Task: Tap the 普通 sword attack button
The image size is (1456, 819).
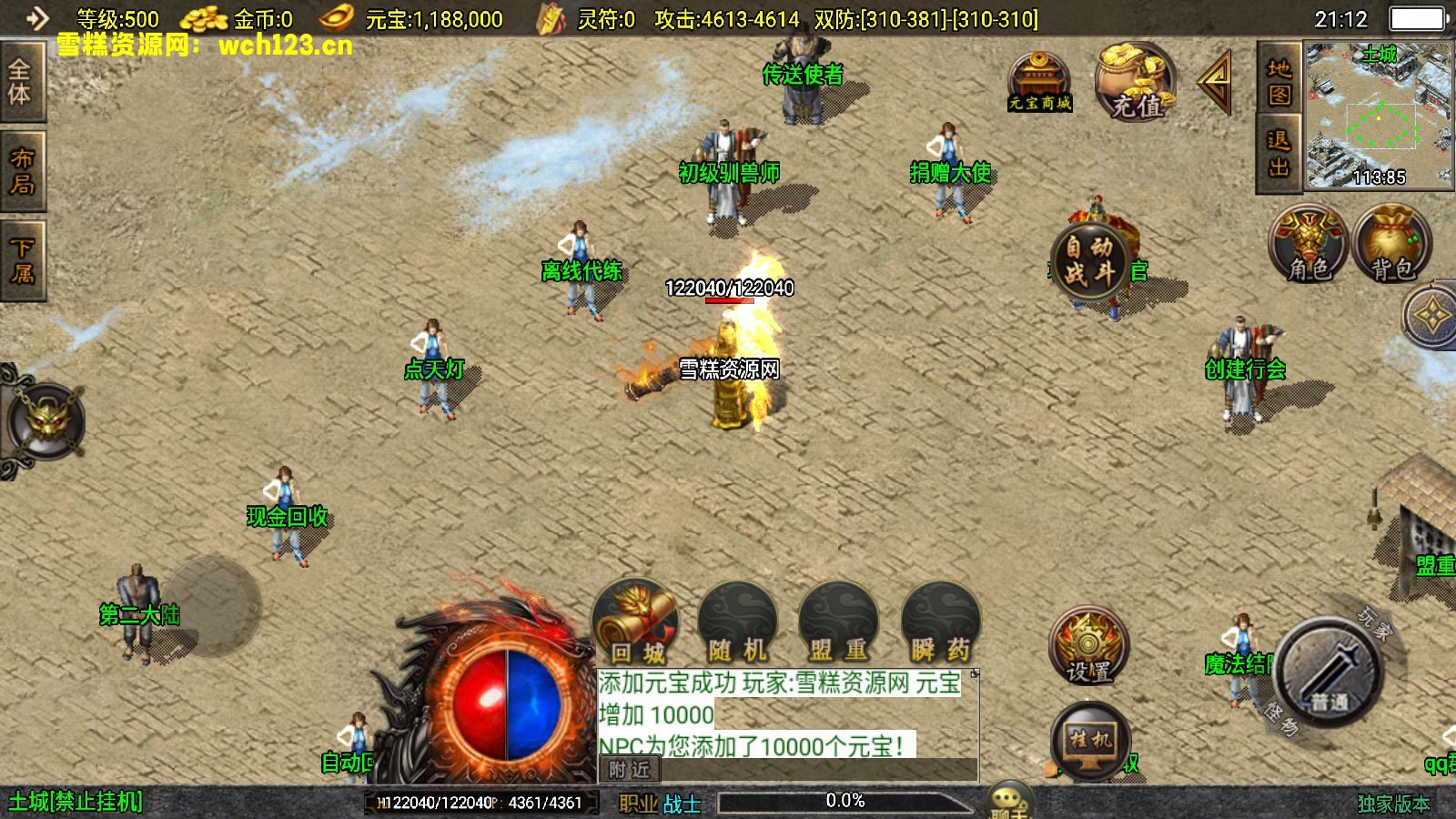Action: [1331, 672]
